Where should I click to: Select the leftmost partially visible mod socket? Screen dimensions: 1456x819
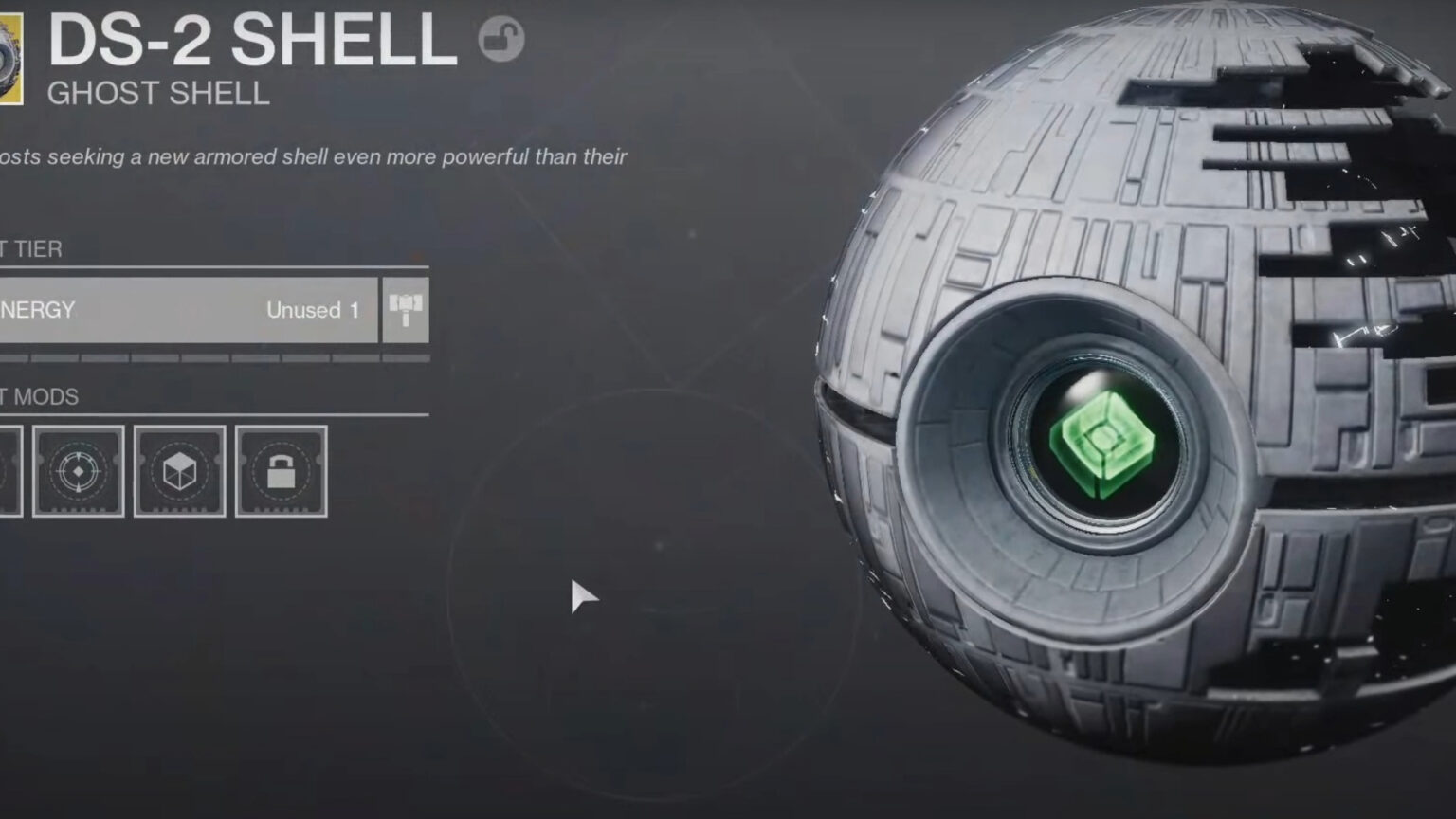(8, 471)
